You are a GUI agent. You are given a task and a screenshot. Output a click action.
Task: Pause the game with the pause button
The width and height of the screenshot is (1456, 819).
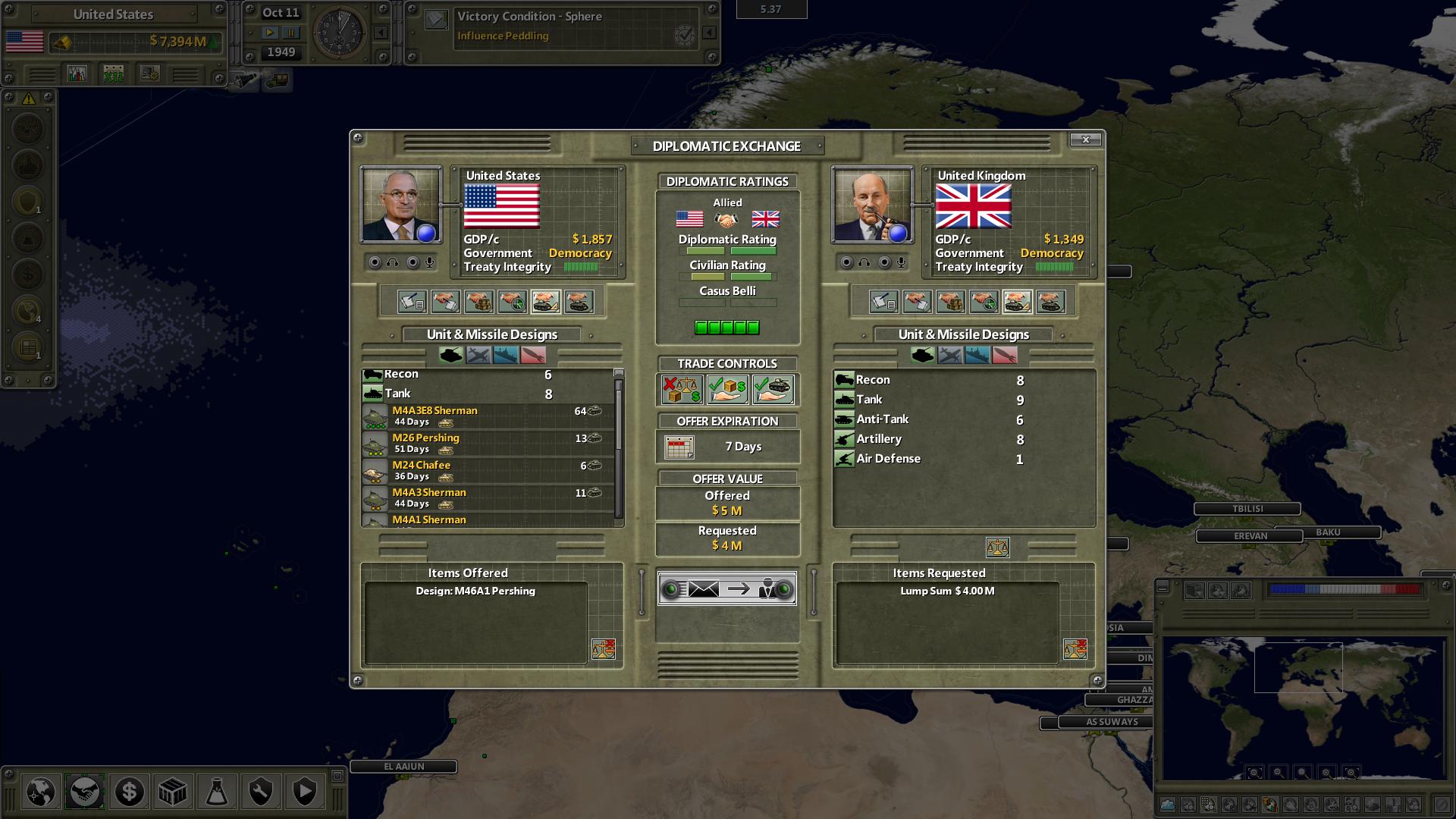click(x=291, y=33)
